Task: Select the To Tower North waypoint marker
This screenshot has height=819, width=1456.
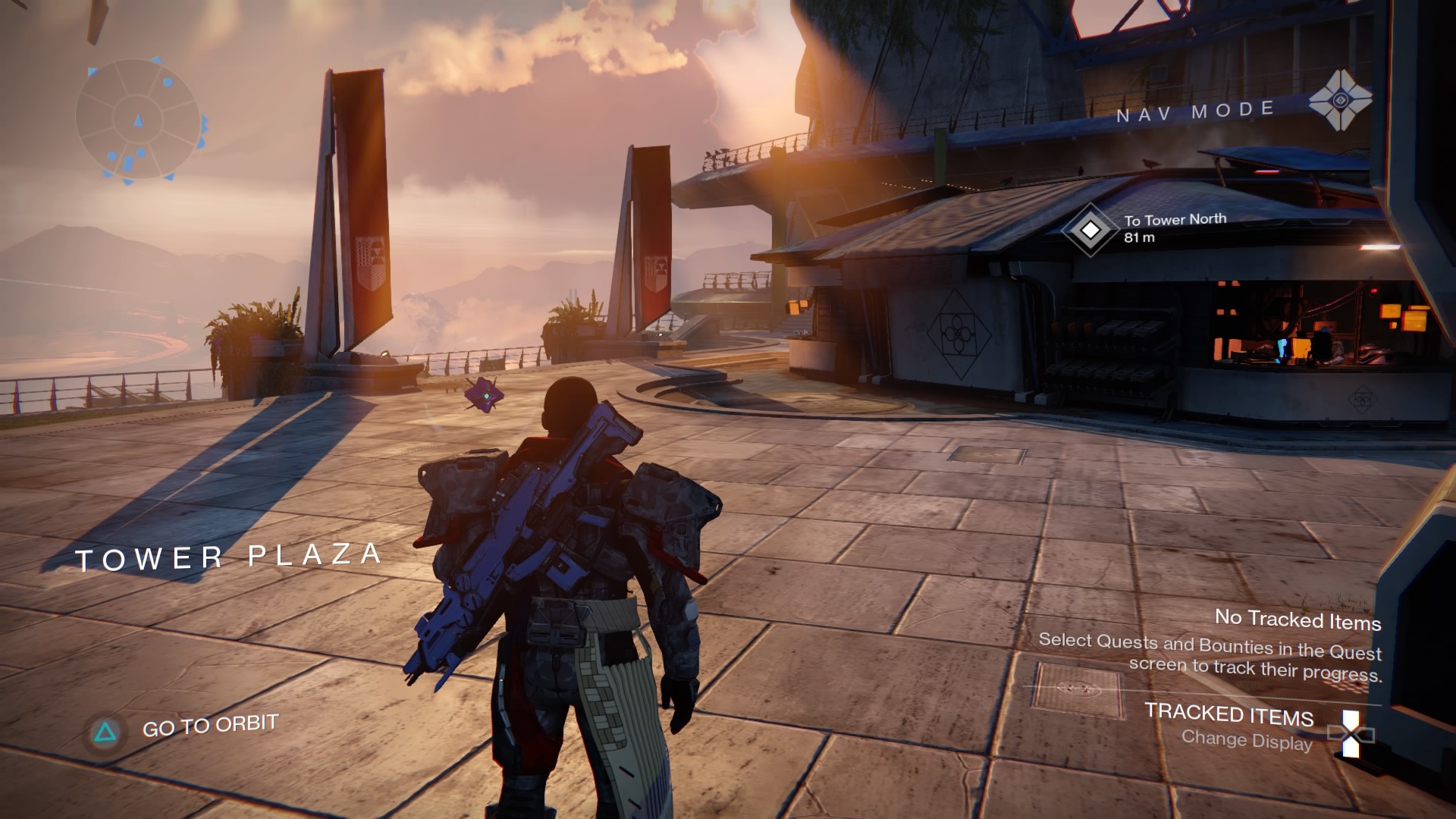Action: (x=1090, y=229)
